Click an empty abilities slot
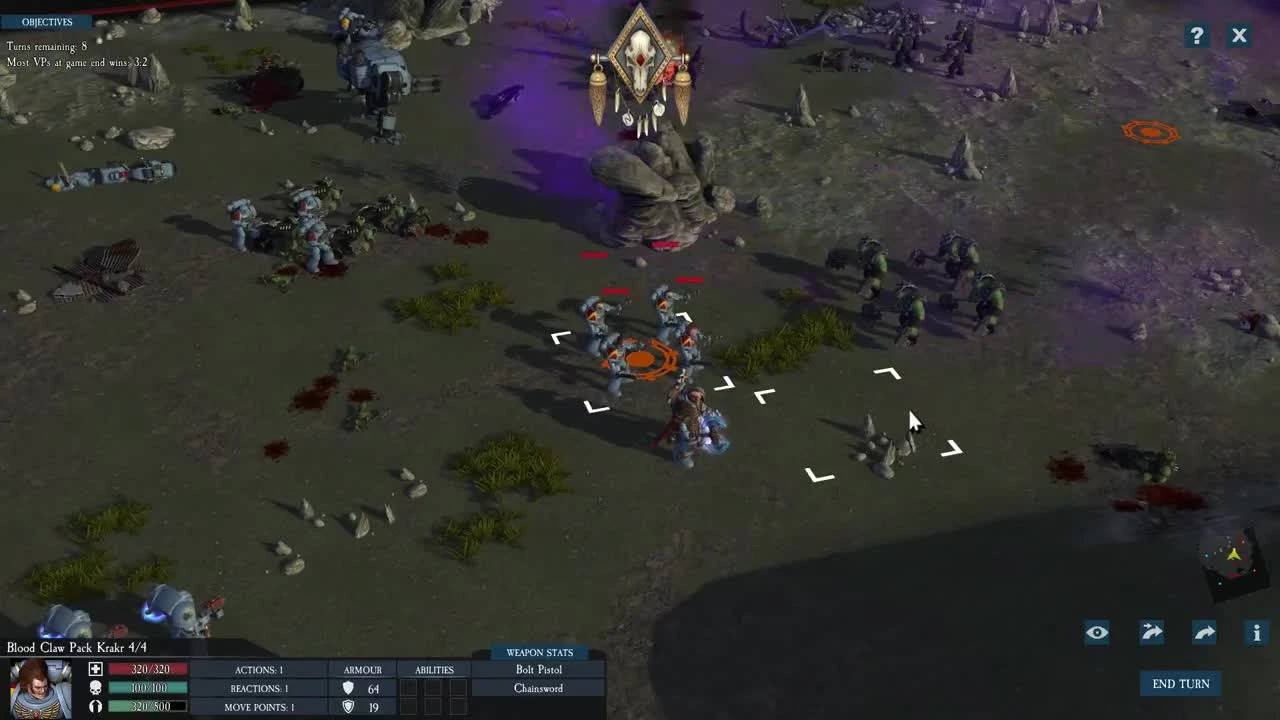Screen dimensions: 1280x720 click(410, 688)
